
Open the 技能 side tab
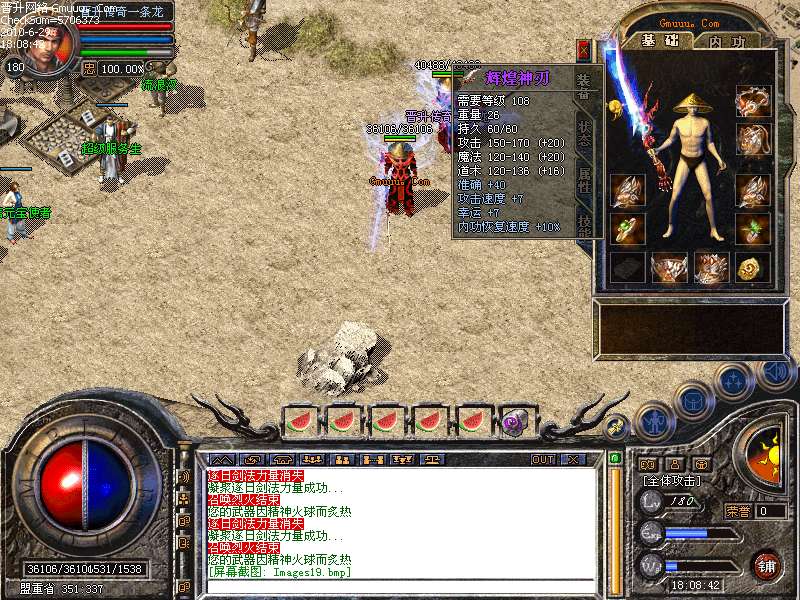(x=587, y=222)
